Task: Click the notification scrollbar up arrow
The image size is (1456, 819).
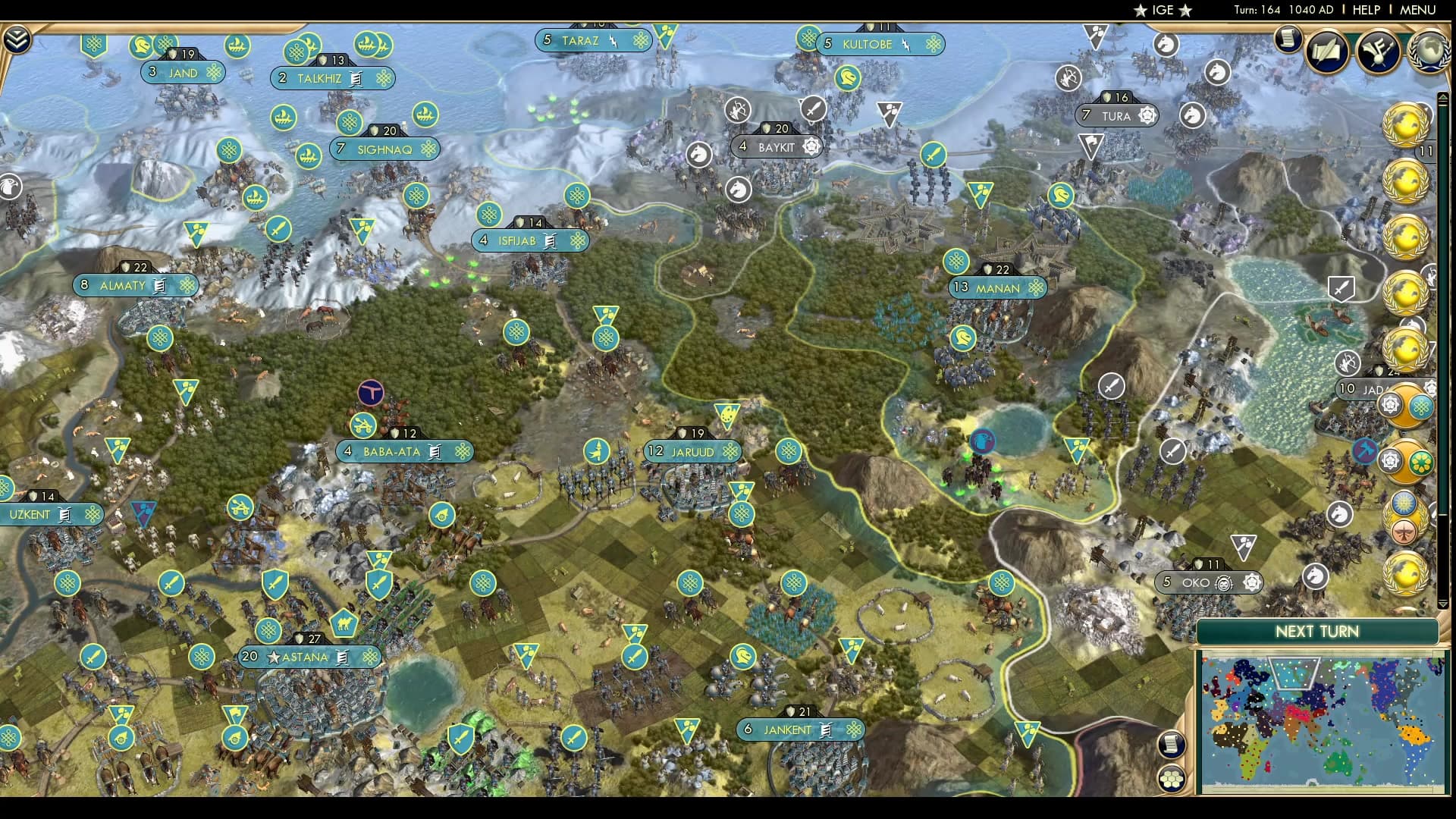Action: [1442, 97]
